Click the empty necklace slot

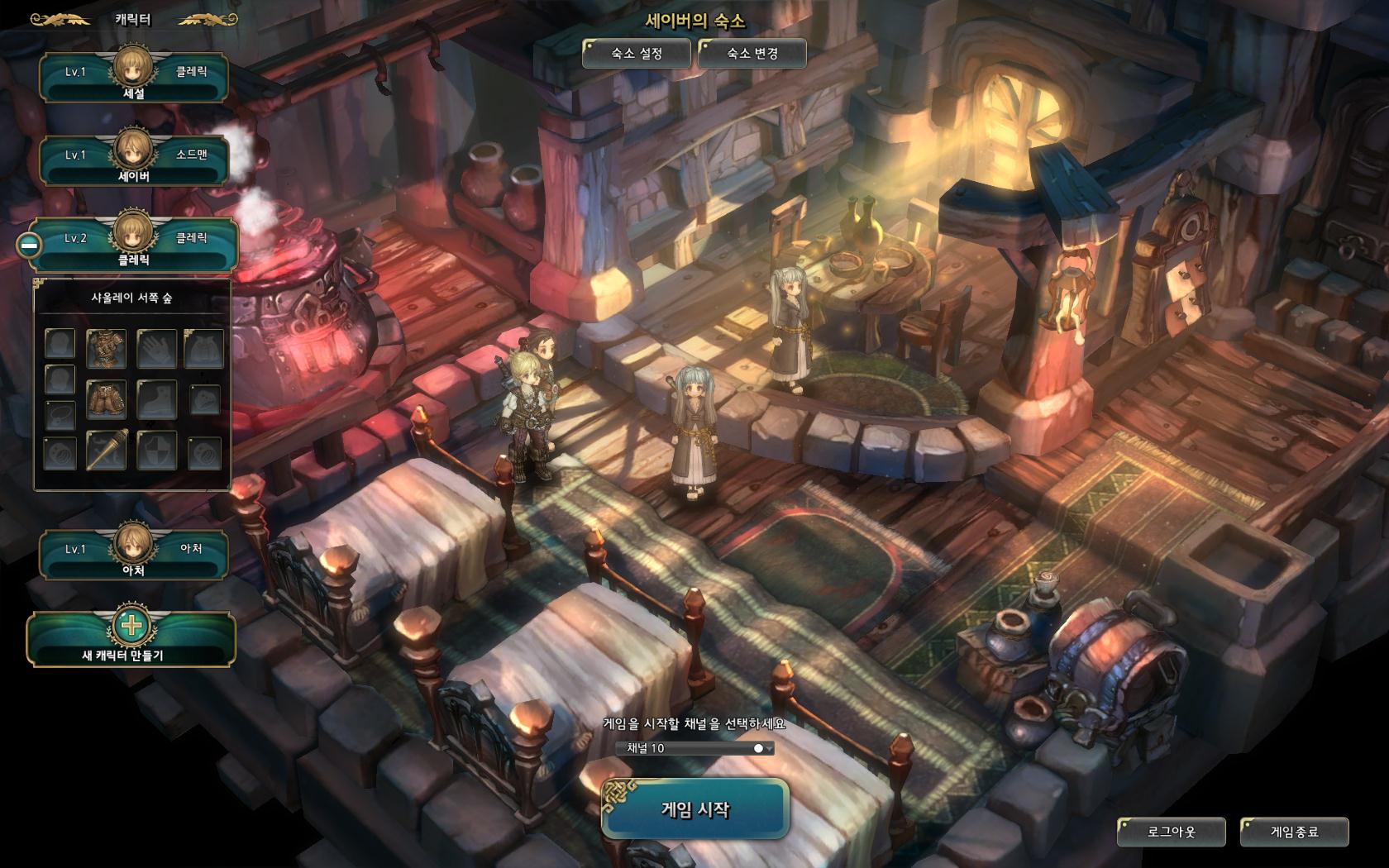(60, 413)
